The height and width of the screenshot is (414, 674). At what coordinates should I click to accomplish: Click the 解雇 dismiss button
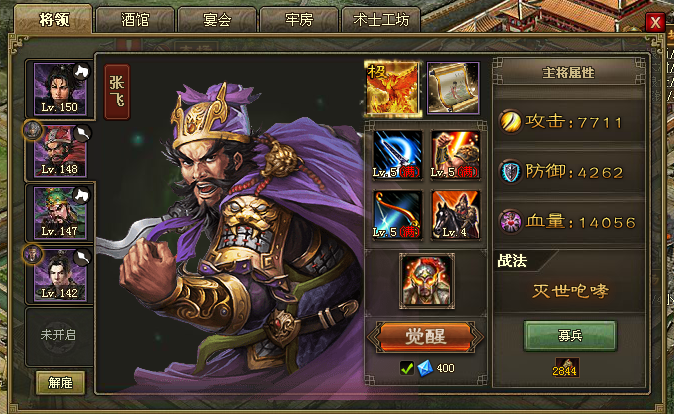pos(60,381)
